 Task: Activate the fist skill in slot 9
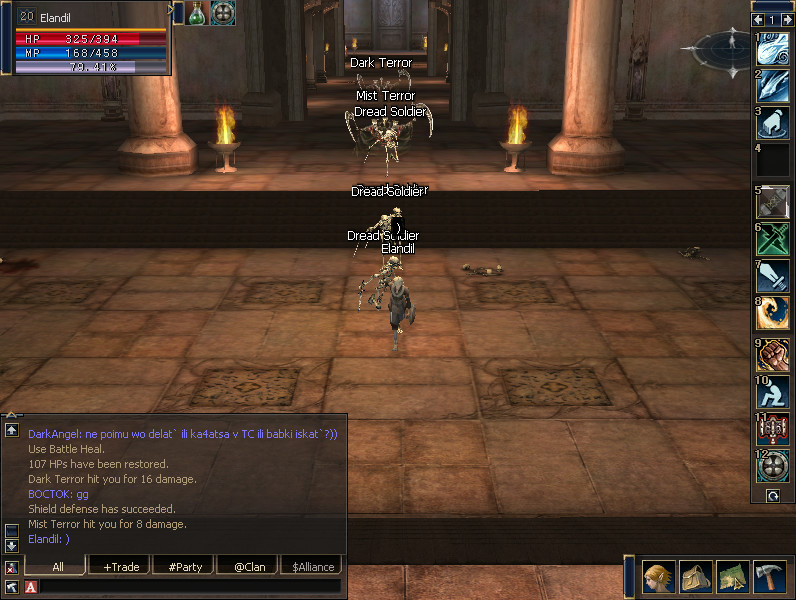[x=773, y=355]
